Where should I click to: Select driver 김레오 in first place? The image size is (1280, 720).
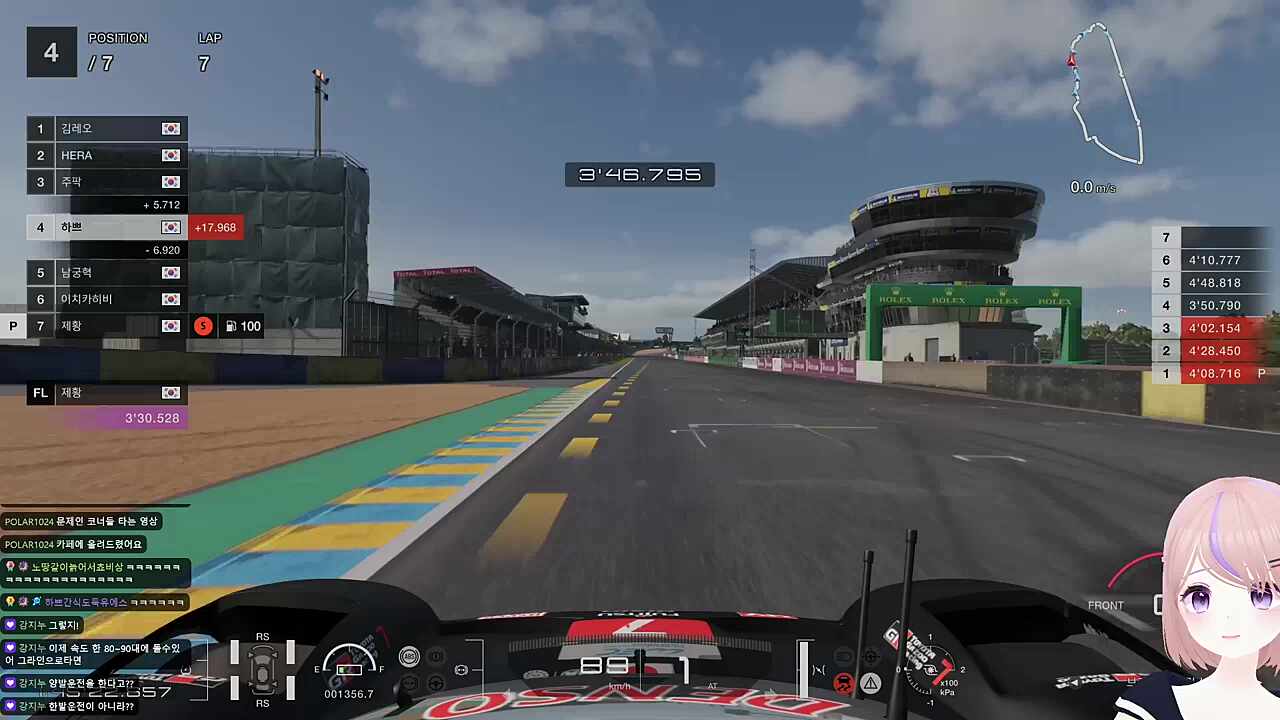72,128
